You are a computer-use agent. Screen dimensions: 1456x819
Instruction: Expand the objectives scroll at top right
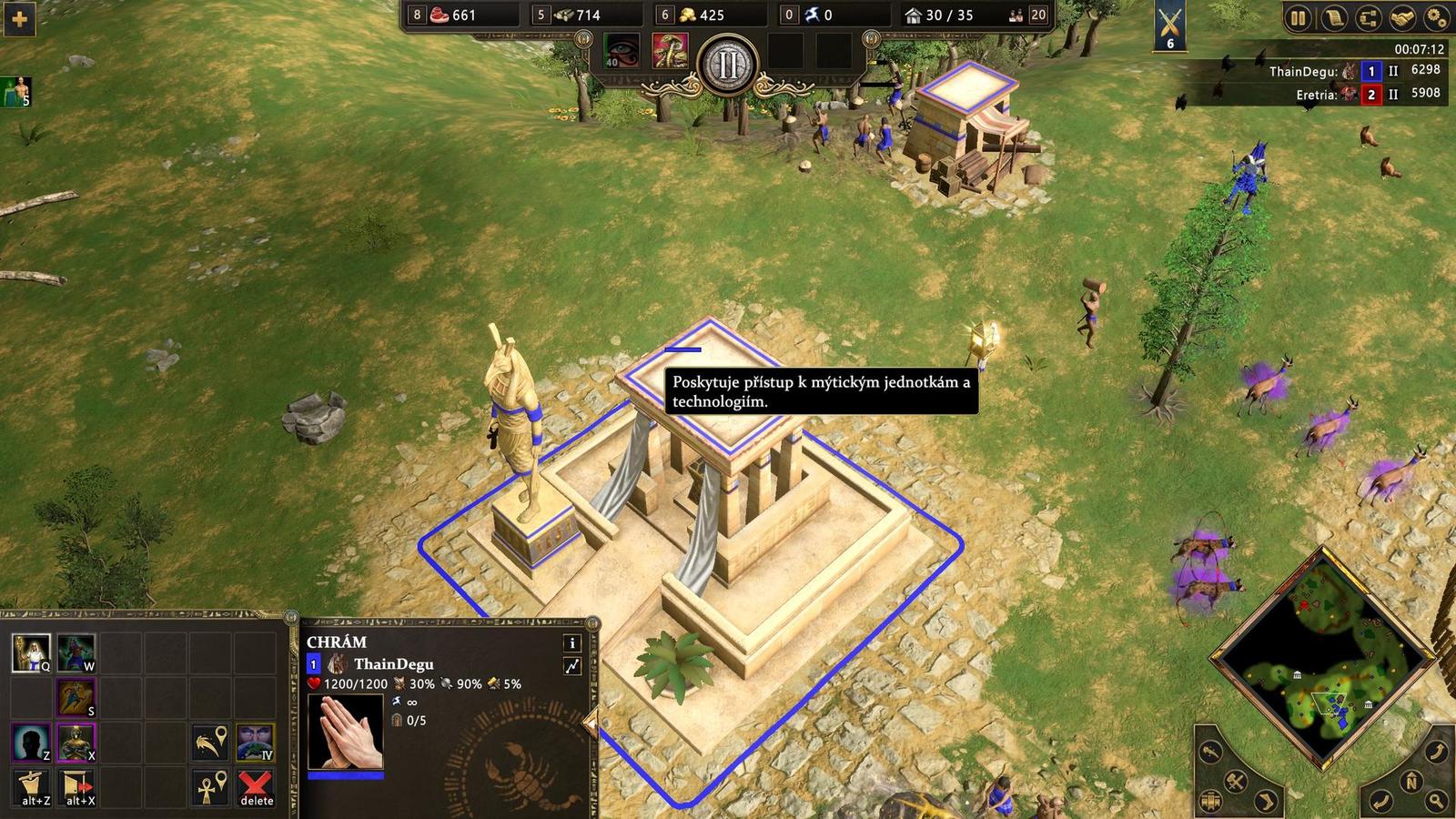(1336, 18)
